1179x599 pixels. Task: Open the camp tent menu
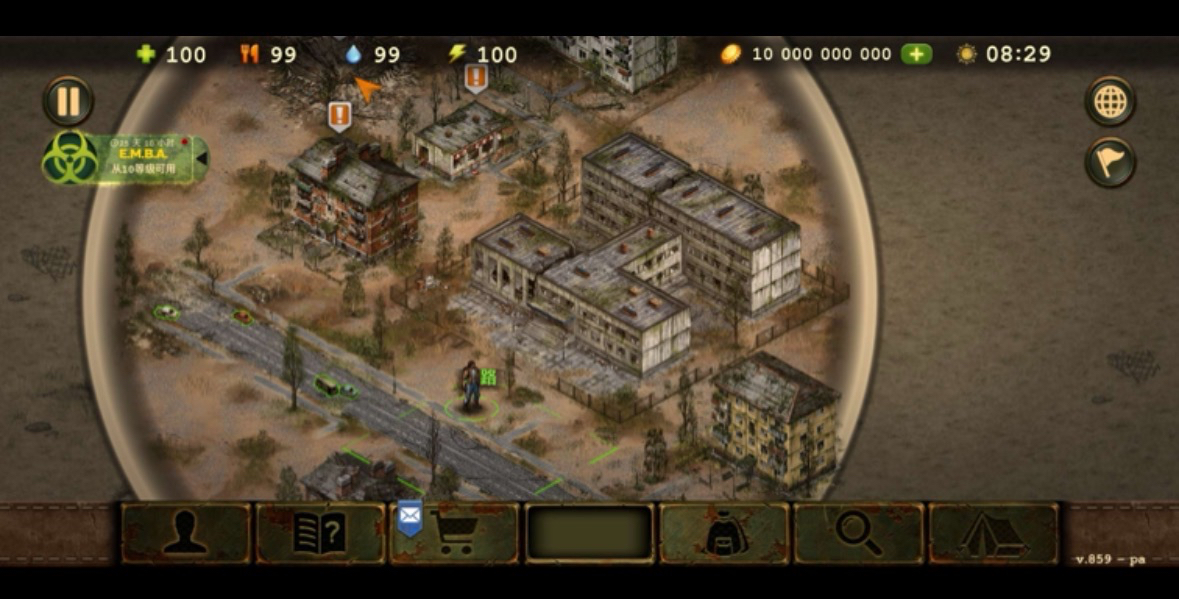[993, 533]
